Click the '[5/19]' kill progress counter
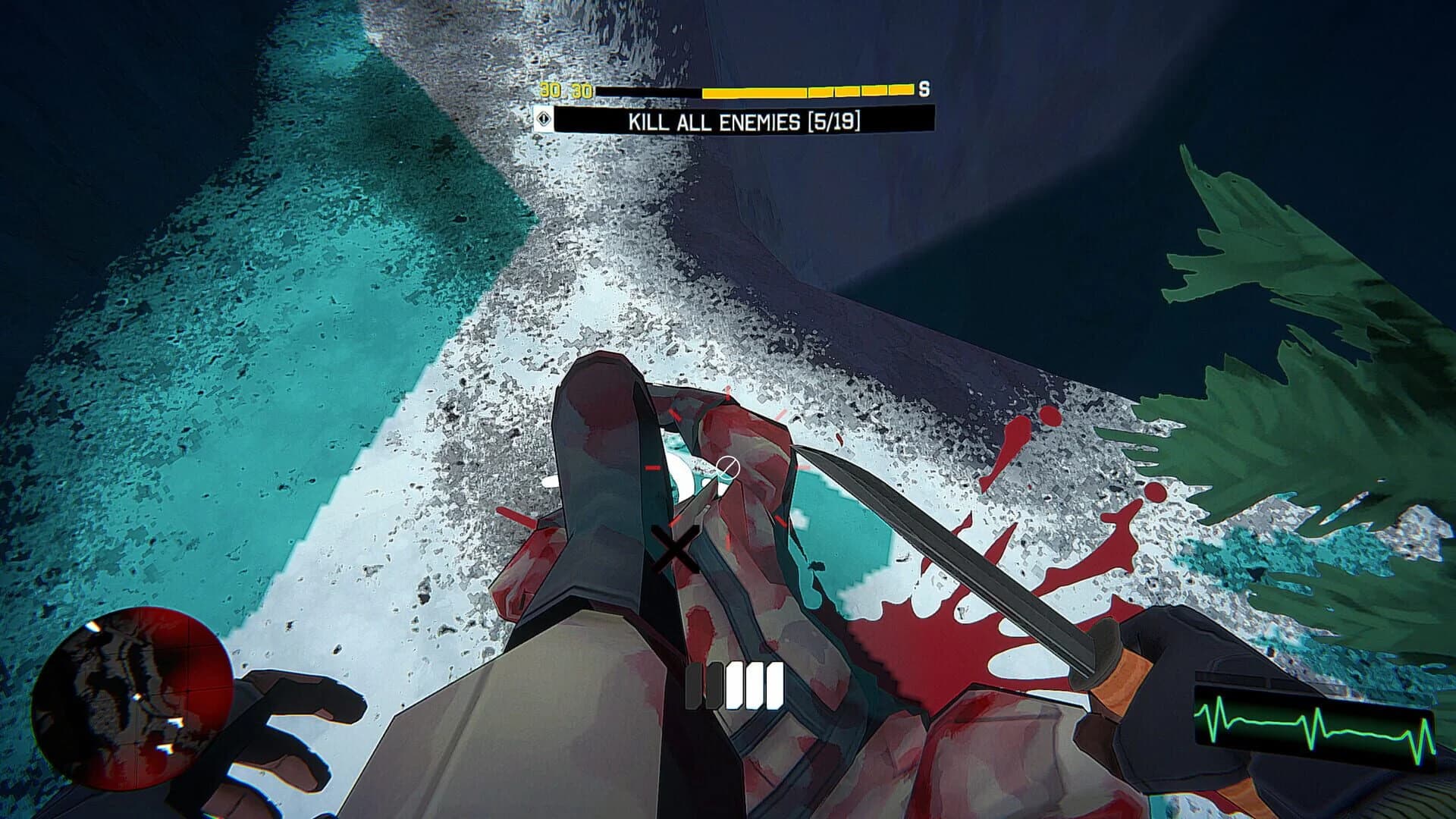 [833, 120]
